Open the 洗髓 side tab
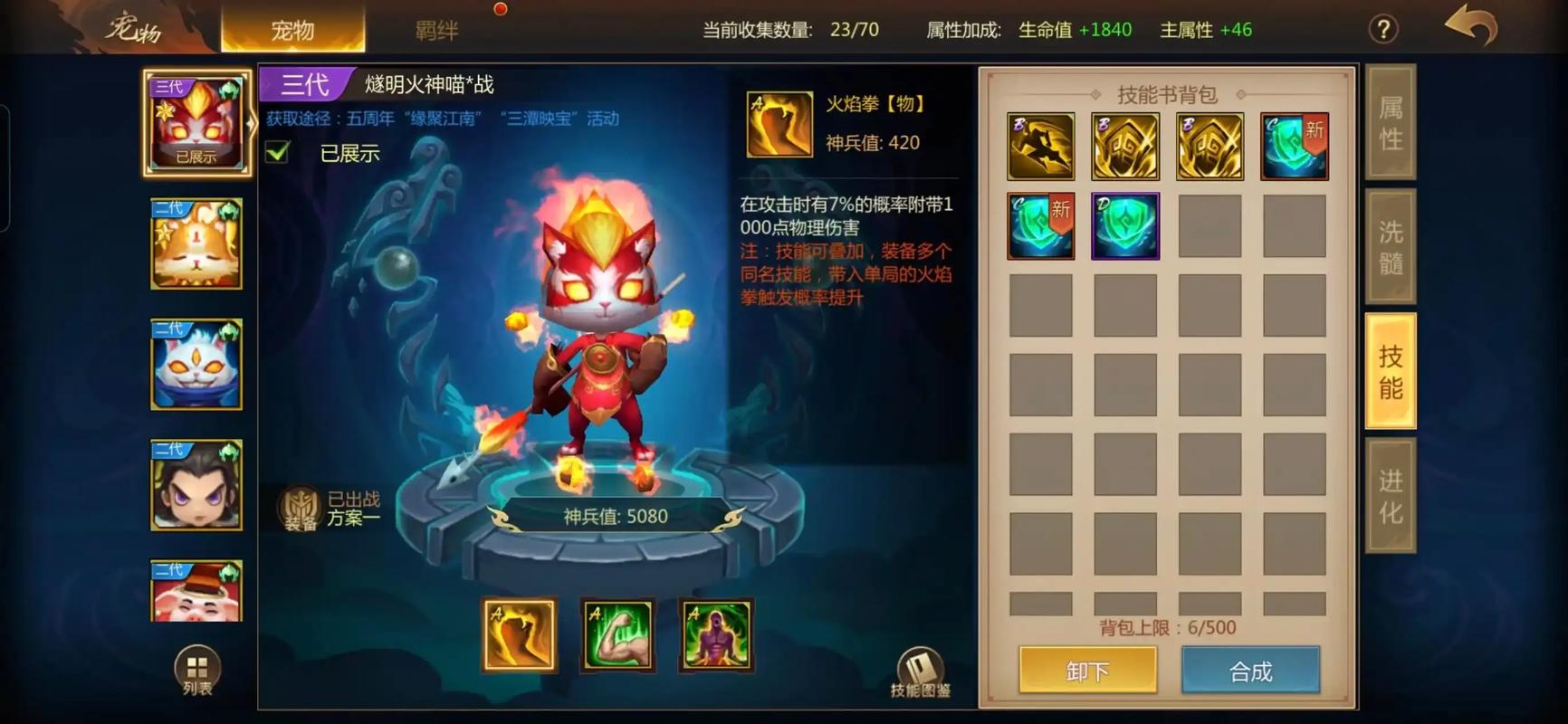Image resolution: width=1568 pixels, height=724 pixels. [1390, 243]
